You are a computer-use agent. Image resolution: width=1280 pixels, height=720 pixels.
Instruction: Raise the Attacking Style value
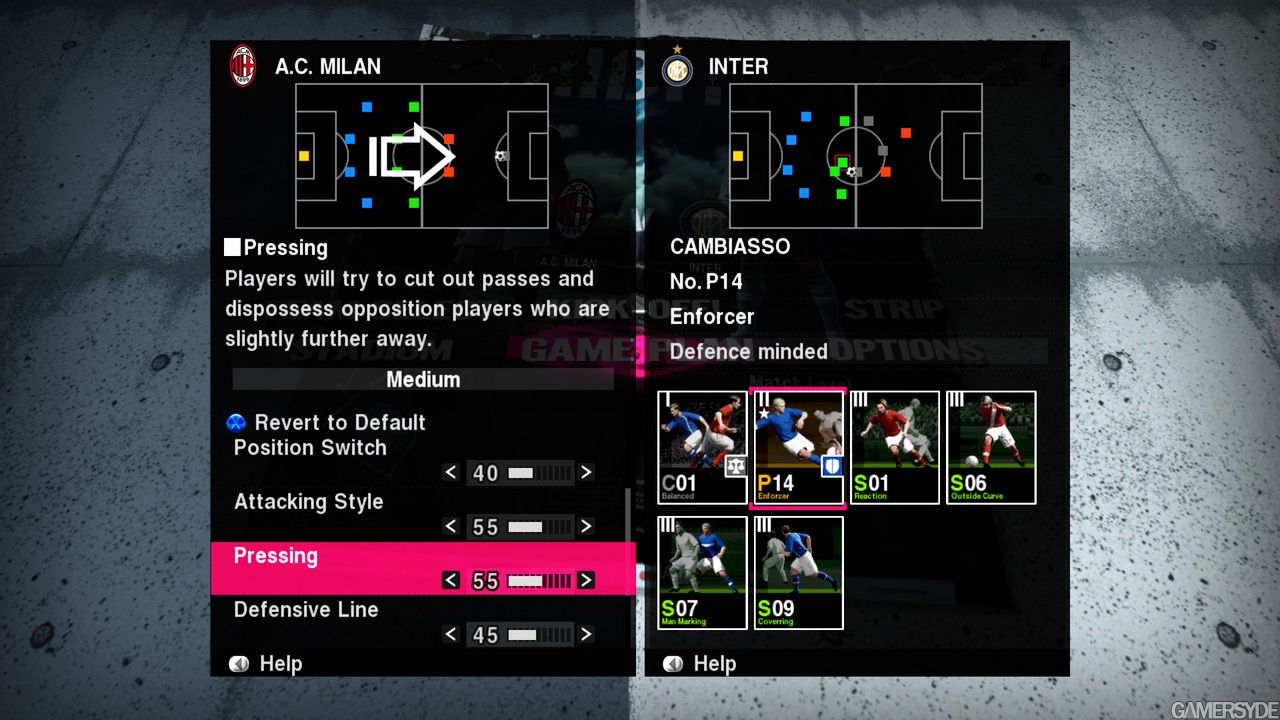click(587, 526)
